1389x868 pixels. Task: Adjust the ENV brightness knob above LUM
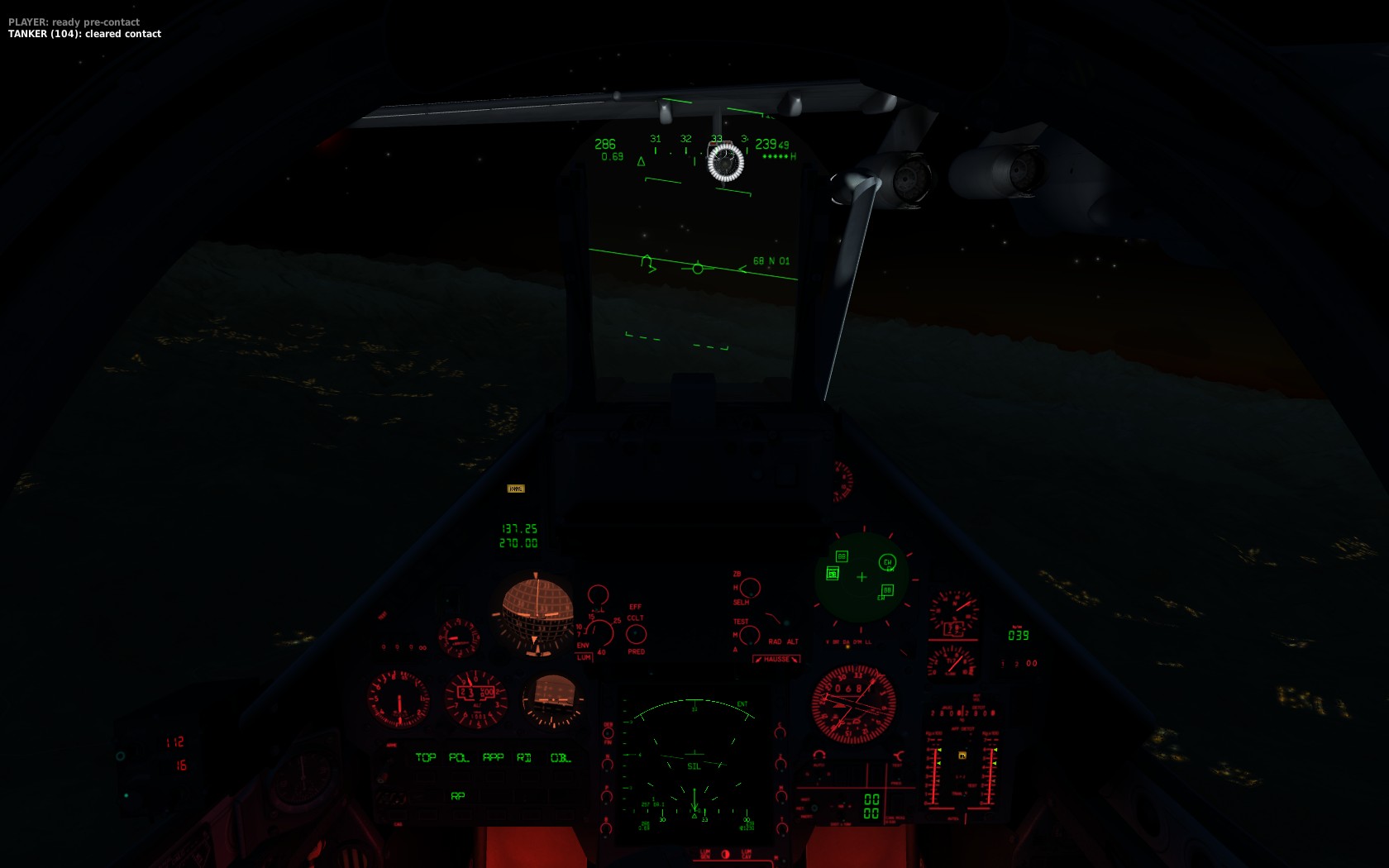(599, 632)
